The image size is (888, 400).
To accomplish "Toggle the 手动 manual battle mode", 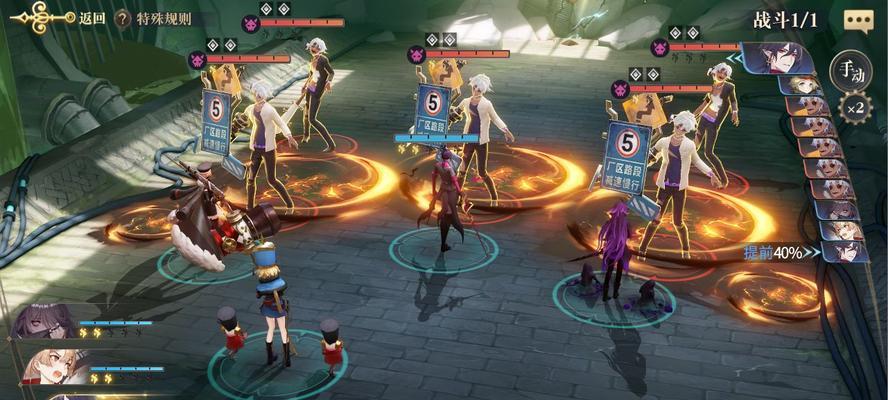I will (x=852, y=69).
